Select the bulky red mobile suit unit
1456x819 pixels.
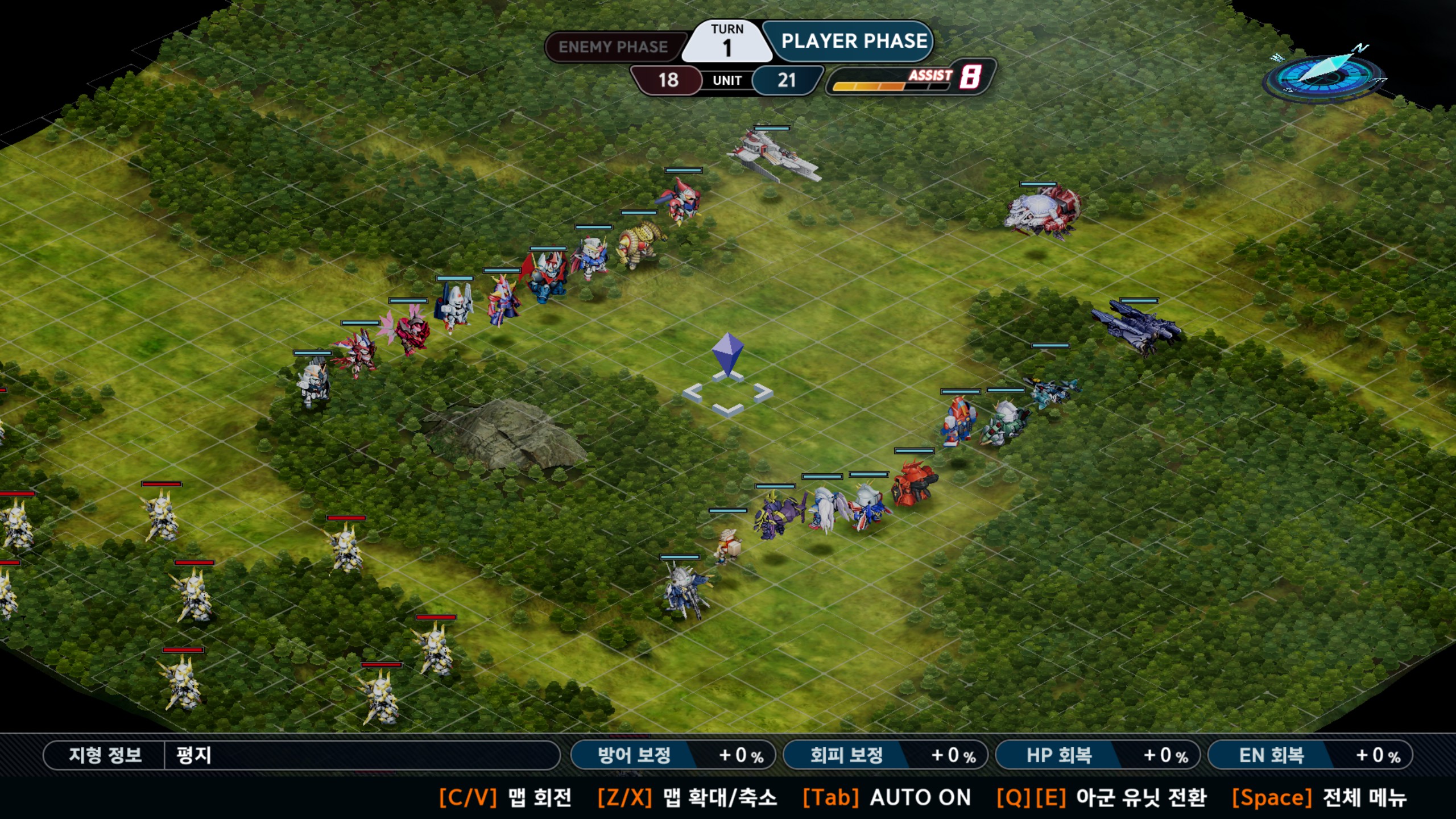point(913,483)
